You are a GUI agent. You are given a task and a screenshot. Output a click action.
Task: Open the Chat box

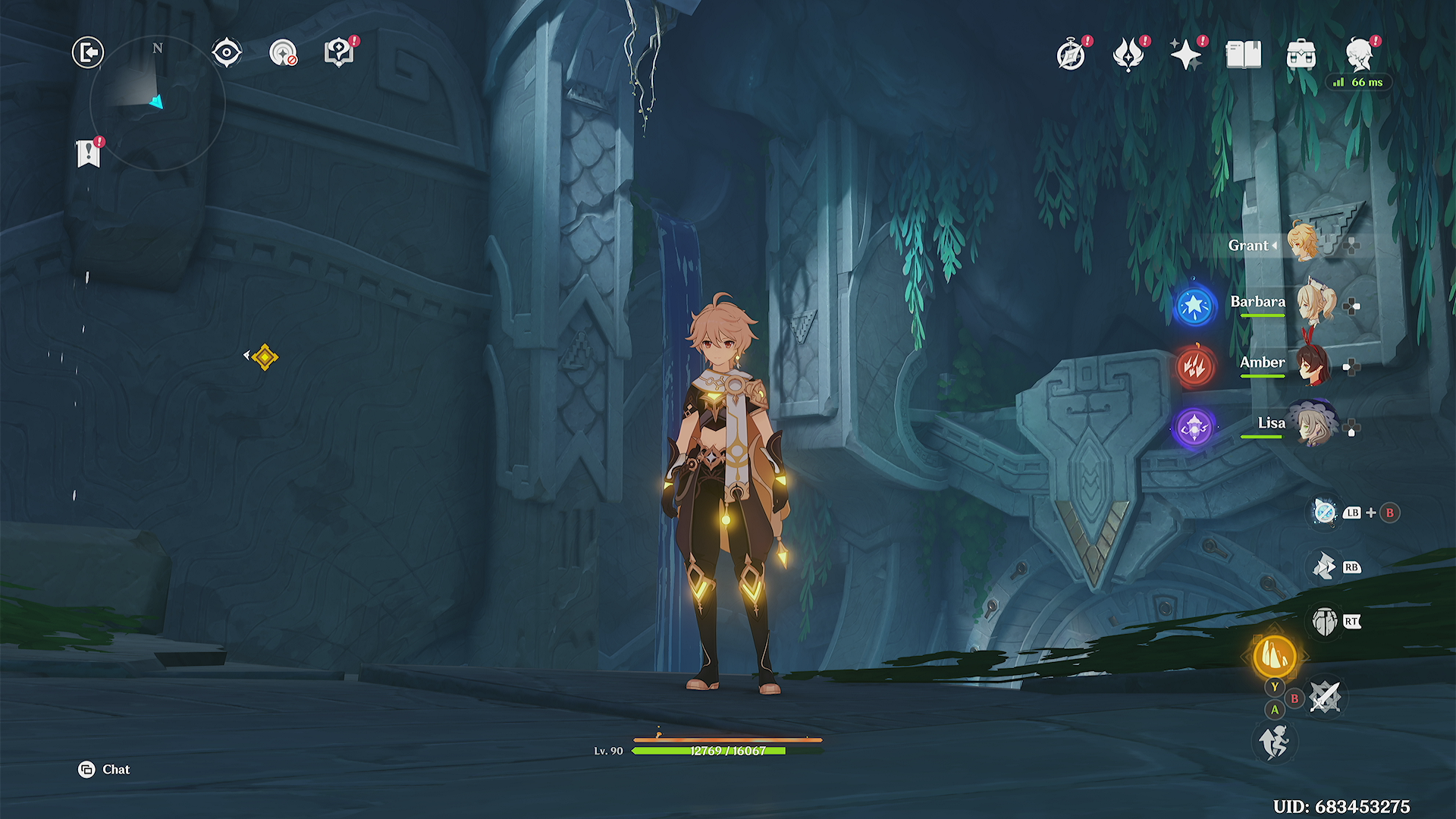coord(105,770)
